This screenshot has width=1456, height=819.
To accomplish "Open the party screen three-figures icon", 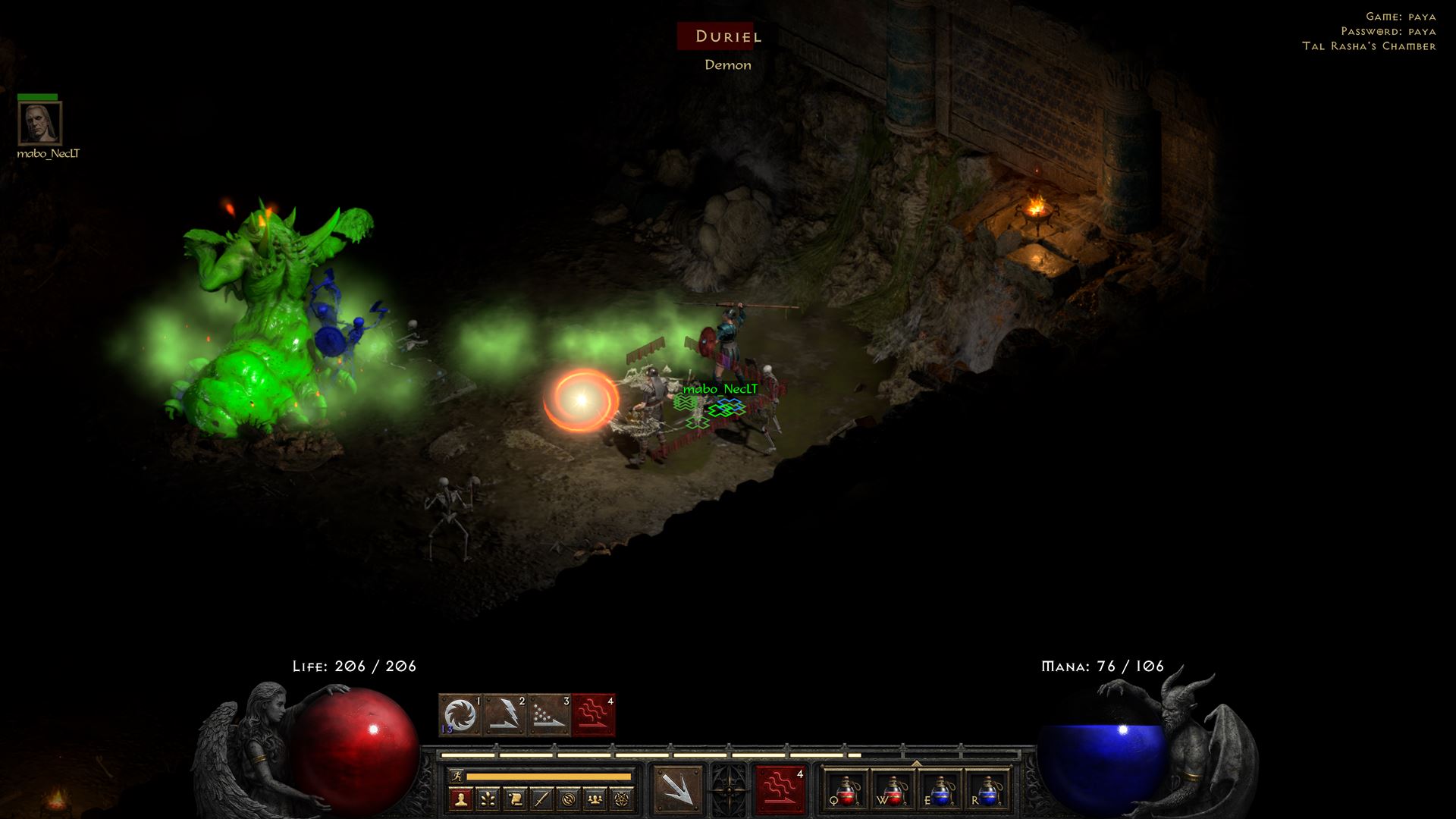I will tap(596, 799).
